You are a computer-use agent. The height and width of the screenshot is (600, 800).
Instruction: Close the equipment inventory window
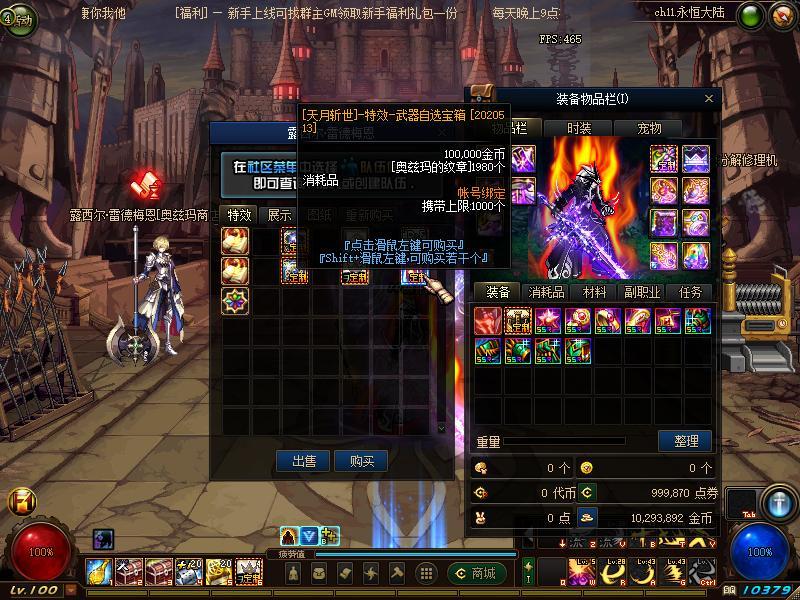coord(709,98)
